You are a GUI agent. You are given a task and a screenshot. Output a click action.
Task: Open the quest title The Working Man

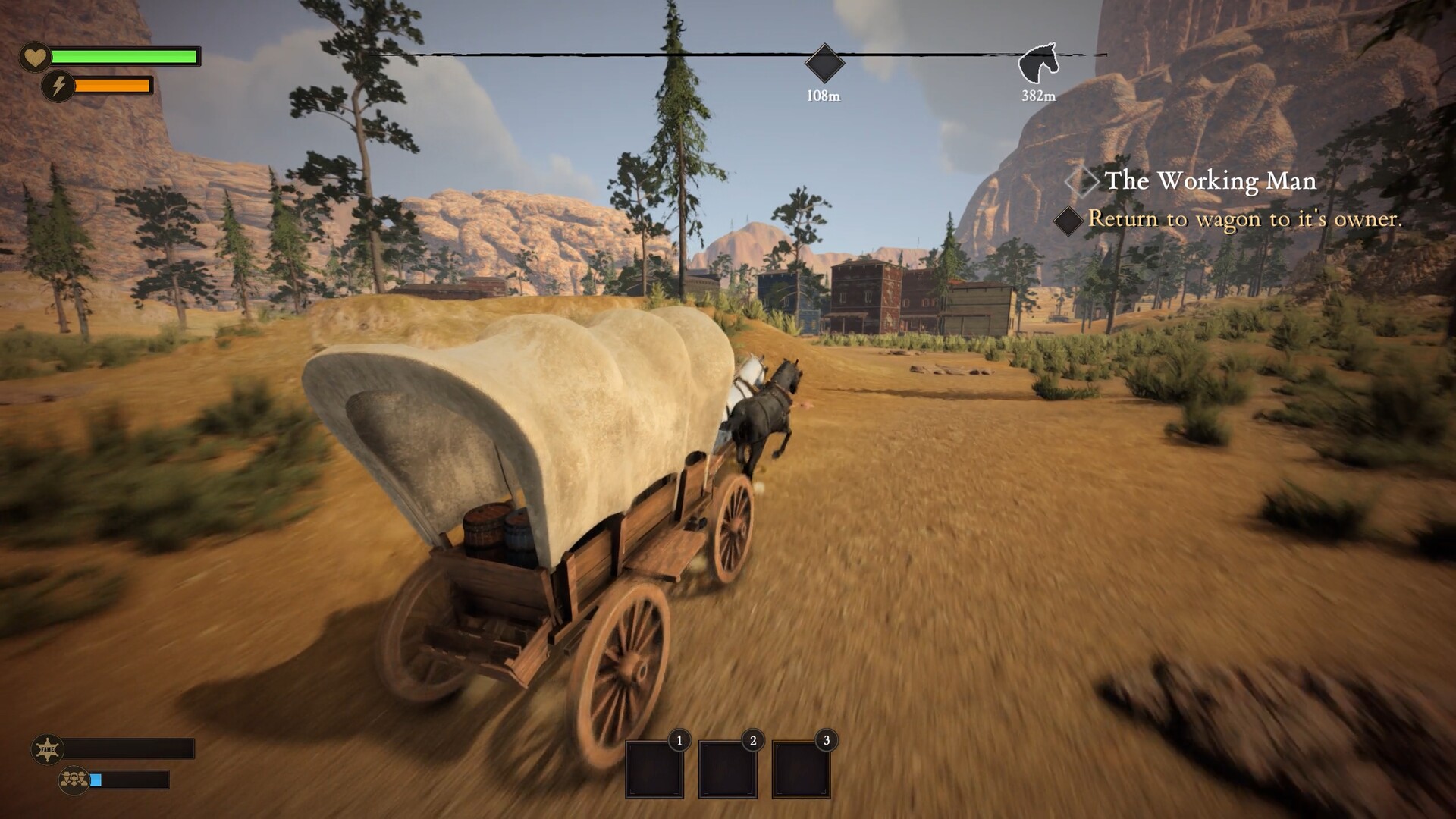[x=1211, y=182]
